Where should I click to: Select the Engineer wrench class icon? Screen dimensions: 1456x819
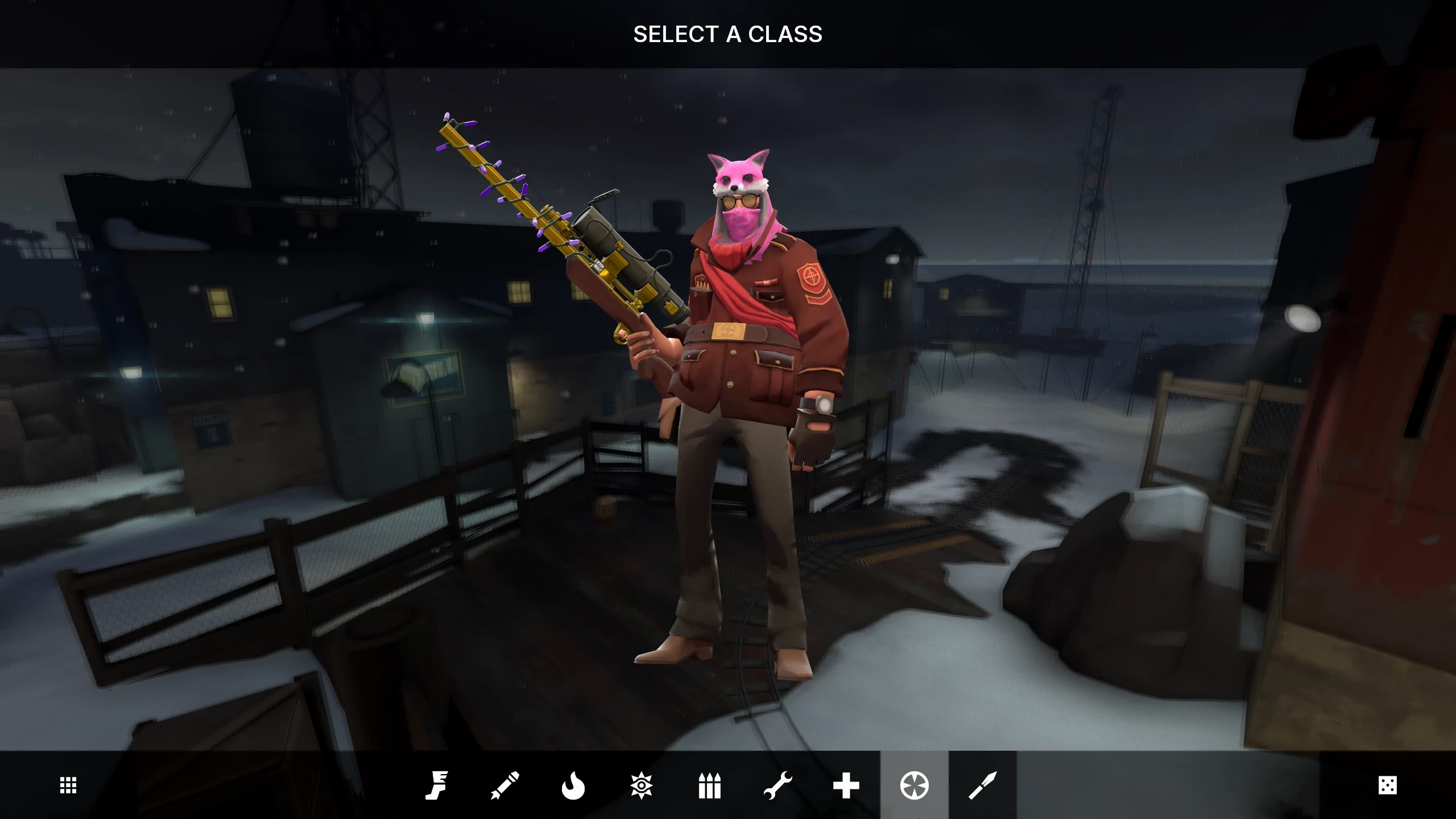[x=778, y=785]
